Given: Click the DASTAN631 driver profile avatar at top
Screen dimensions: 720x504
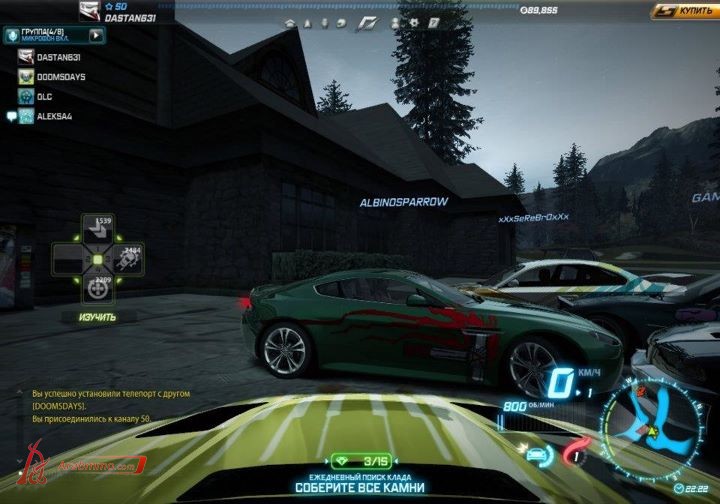Looking at the screenshot, I should pyautogui.click(x=90, y=11).
